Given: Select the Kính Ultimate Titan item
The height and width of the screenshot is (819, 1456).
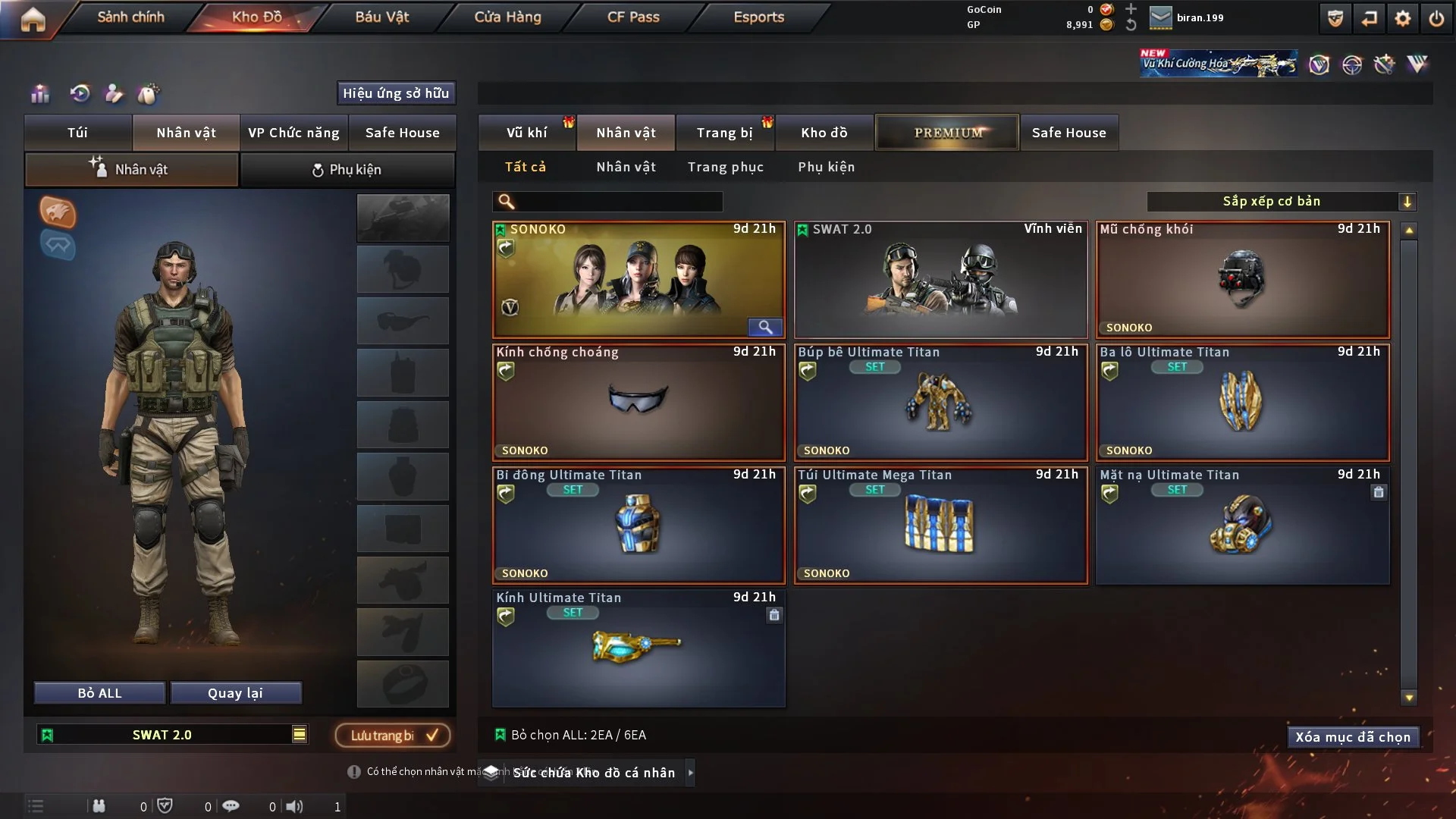Looking at the screenshot, I should pyautogui.click(x=639, y=648).
